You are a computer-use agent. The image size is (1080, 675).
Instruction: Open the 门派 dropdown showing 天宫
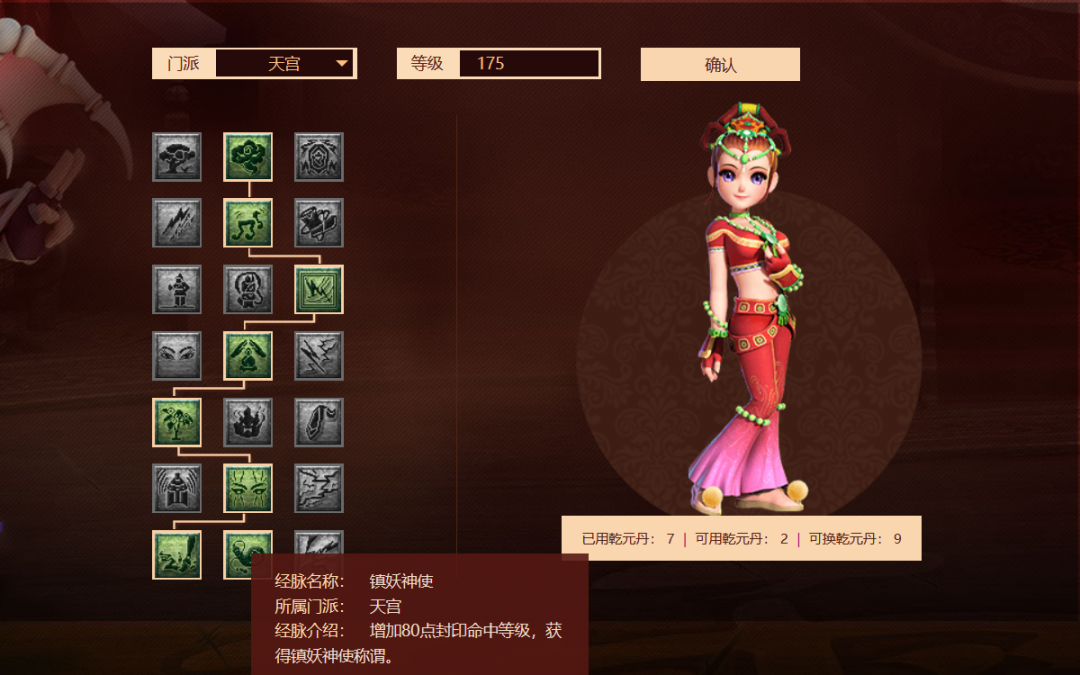pos(285,64)
